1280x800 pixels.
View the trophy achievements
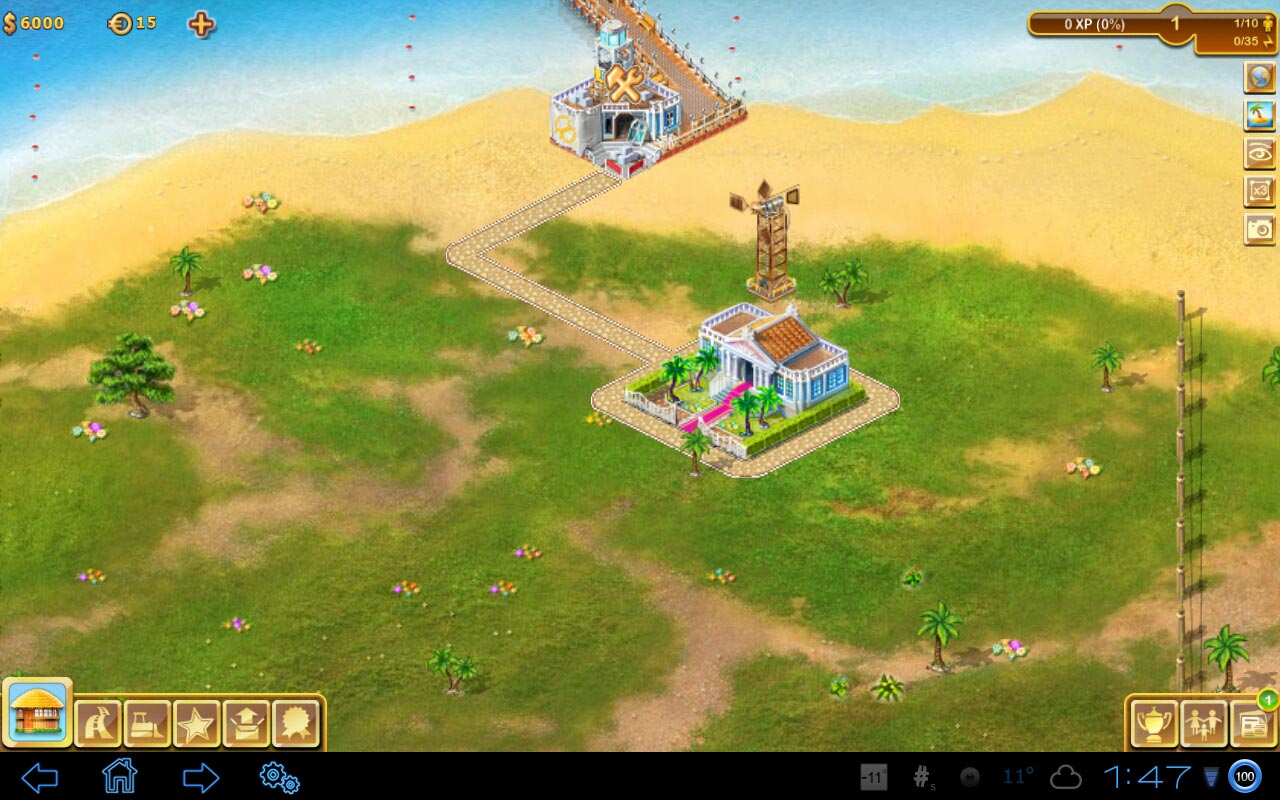[1154, 722]
